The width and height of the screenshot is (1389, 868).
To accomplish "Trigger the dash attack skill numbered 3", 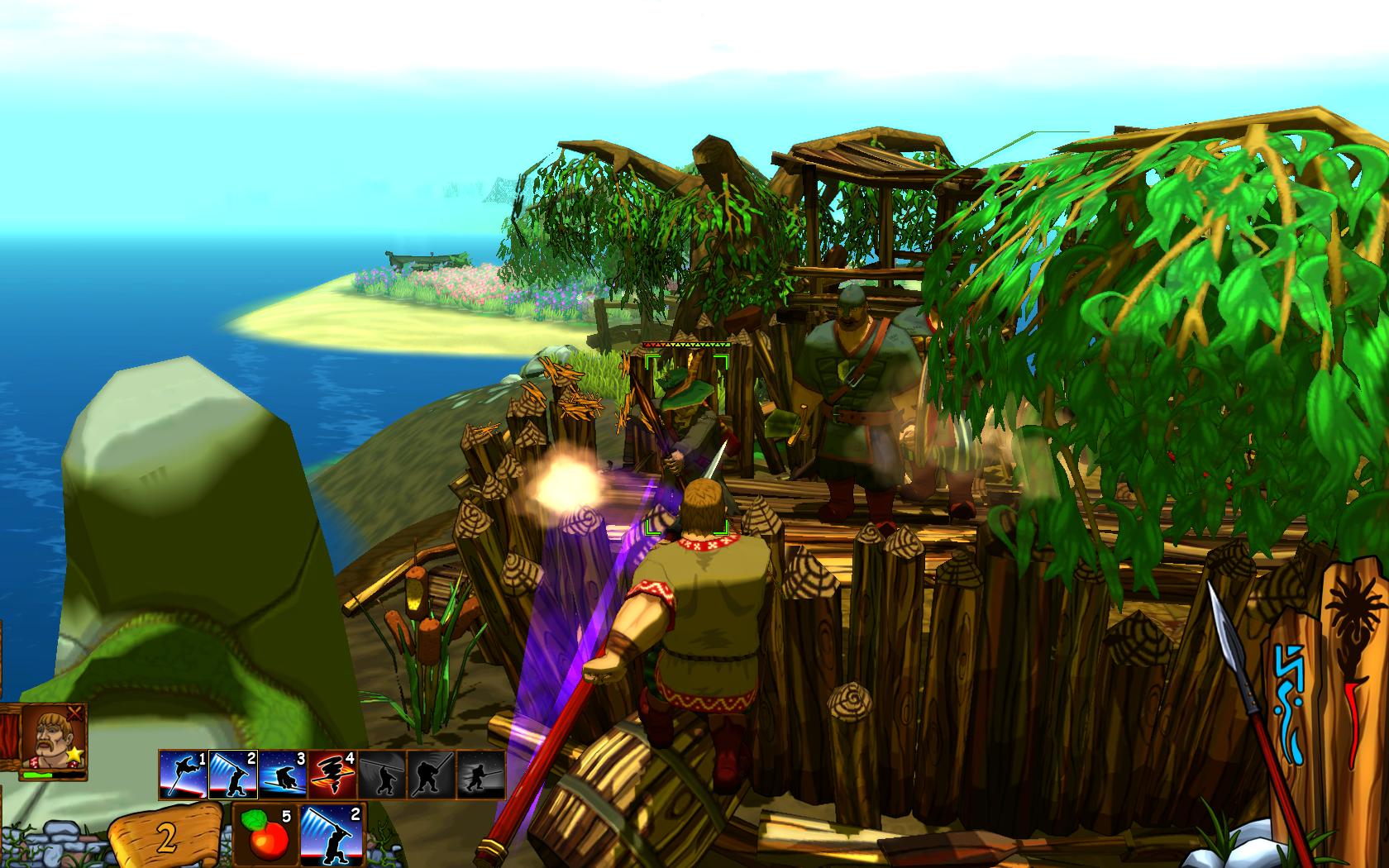I will coord(283,773).
